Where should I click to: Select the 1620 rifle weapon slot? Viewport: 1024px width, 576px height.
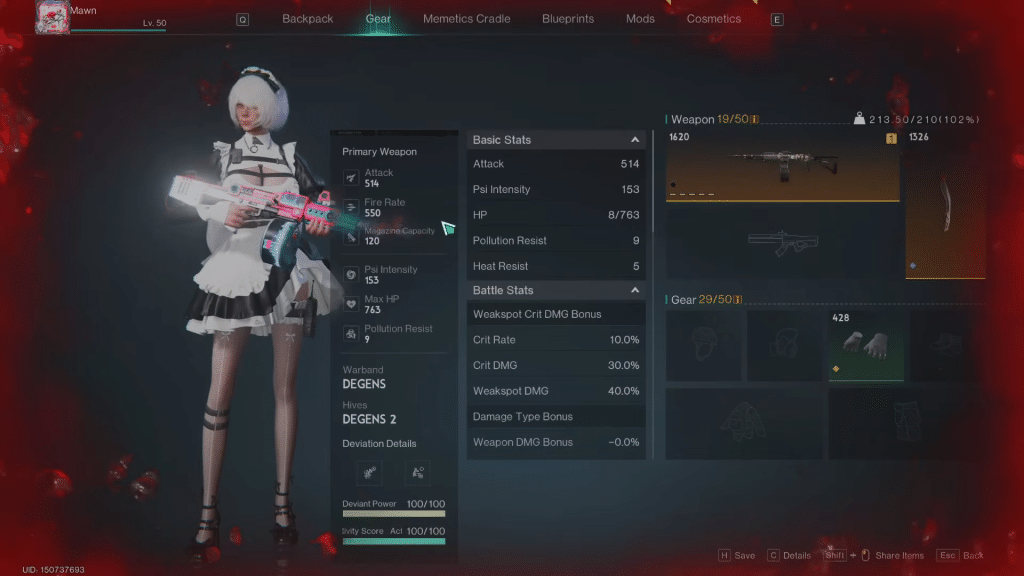click(x=782, y=165)
